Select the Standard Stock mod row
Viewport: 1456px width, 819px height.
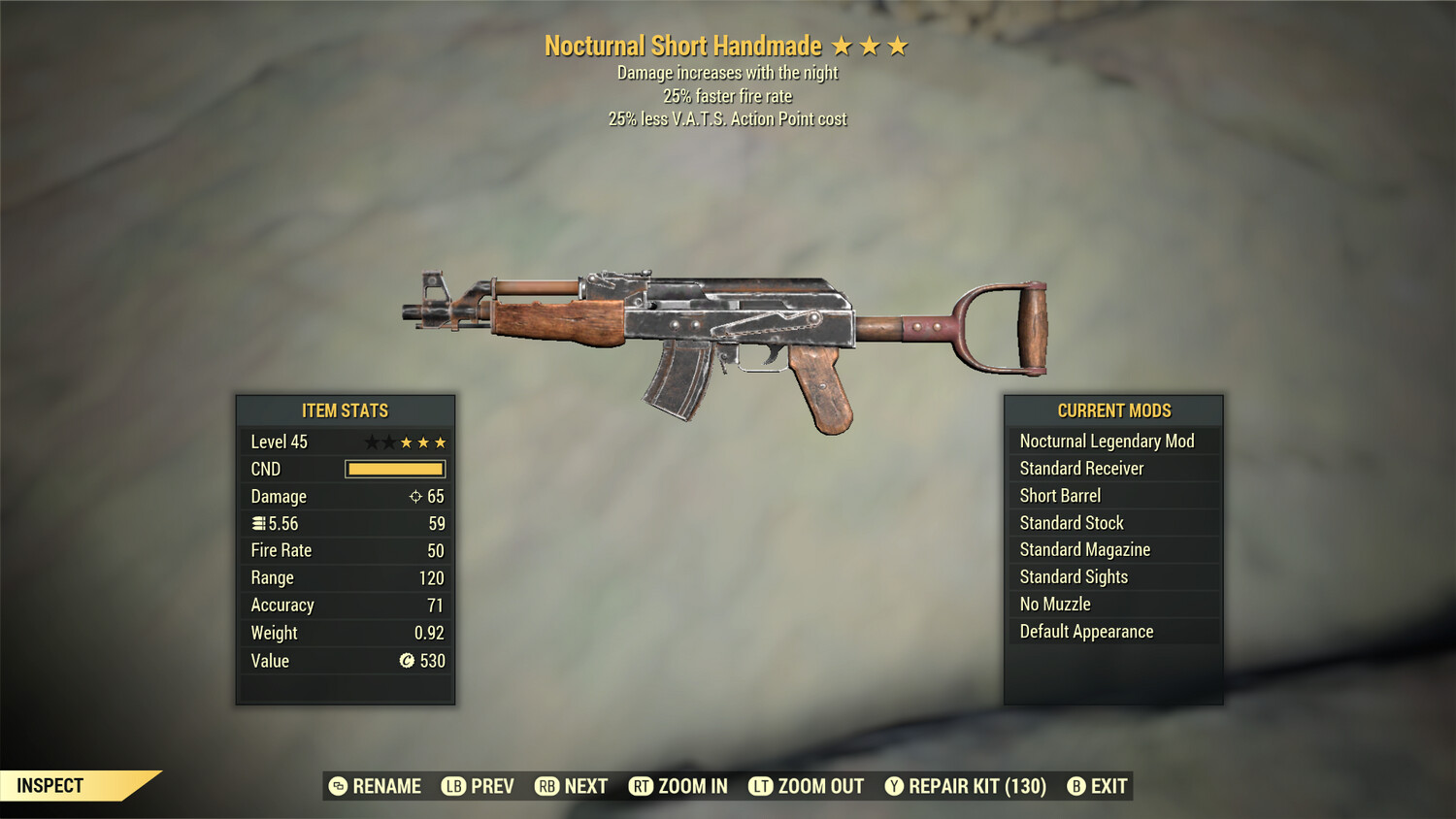[x=1112, y=523]
